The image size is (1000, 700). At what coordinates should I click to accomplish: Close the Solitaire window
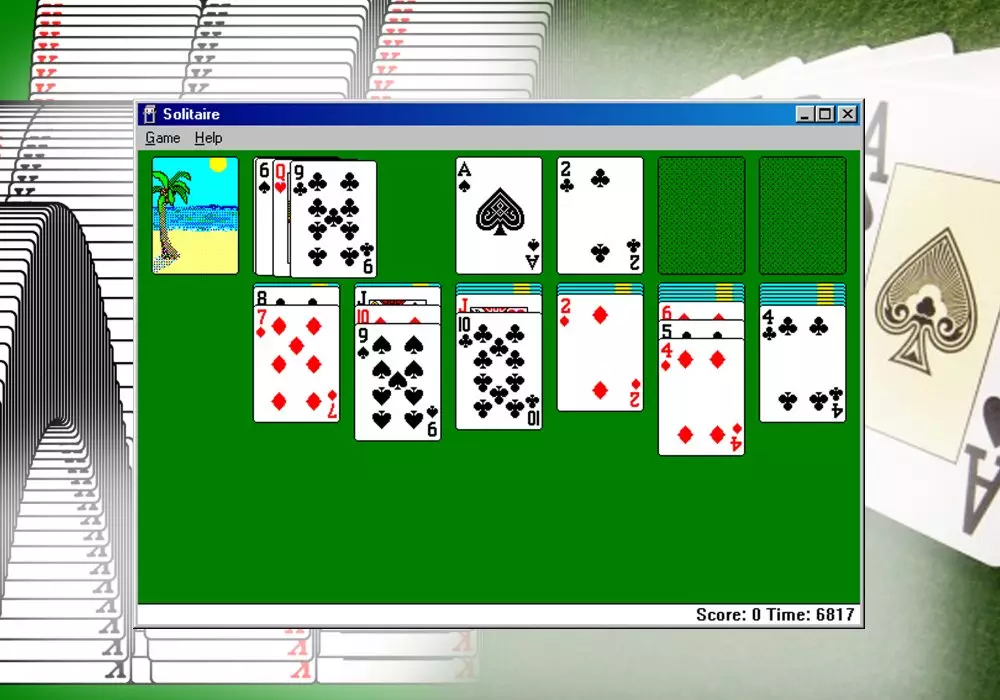[x=848, y=114]
